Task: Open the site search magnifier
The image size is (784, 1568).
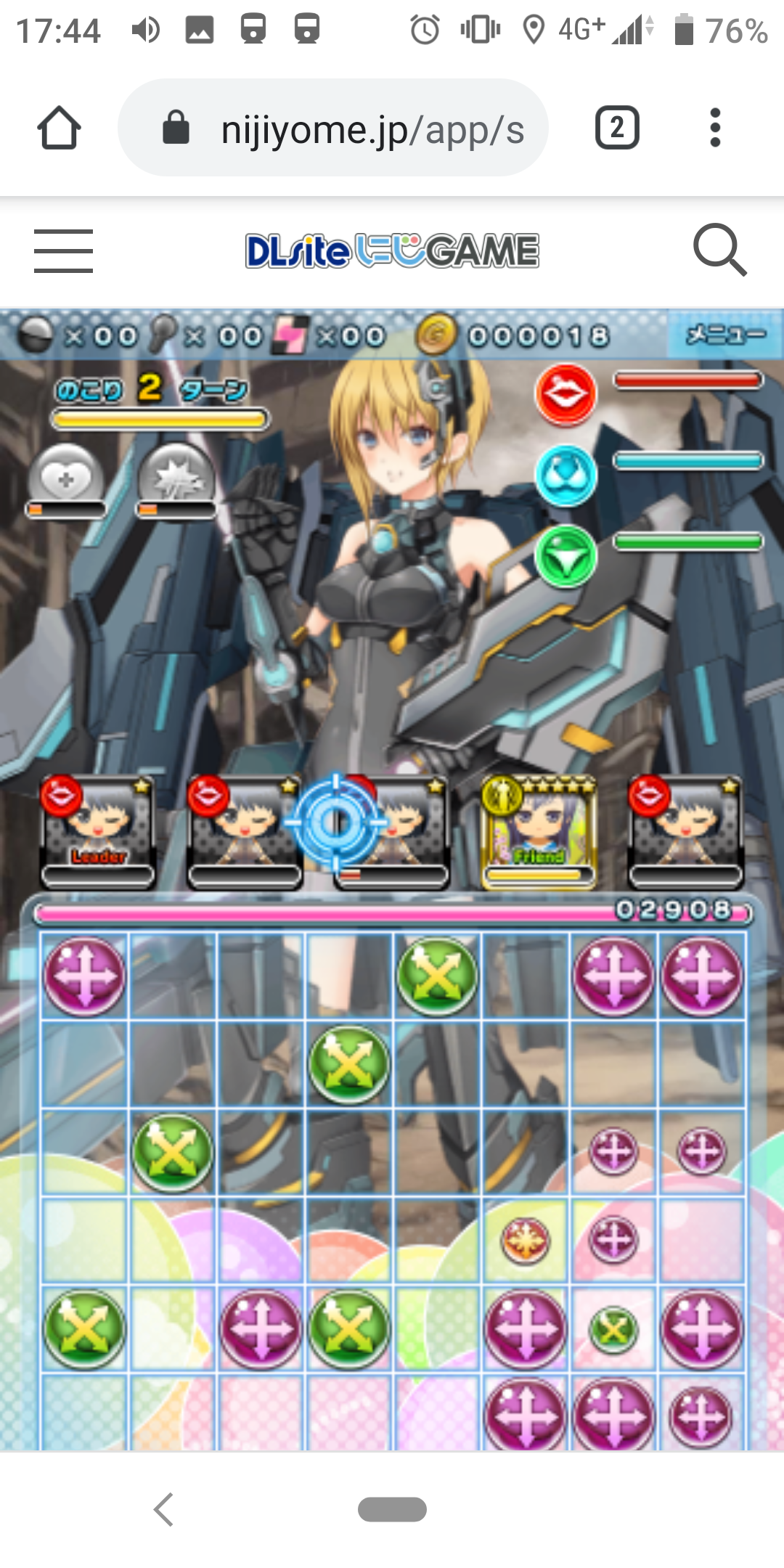Action: coord(719,250)
